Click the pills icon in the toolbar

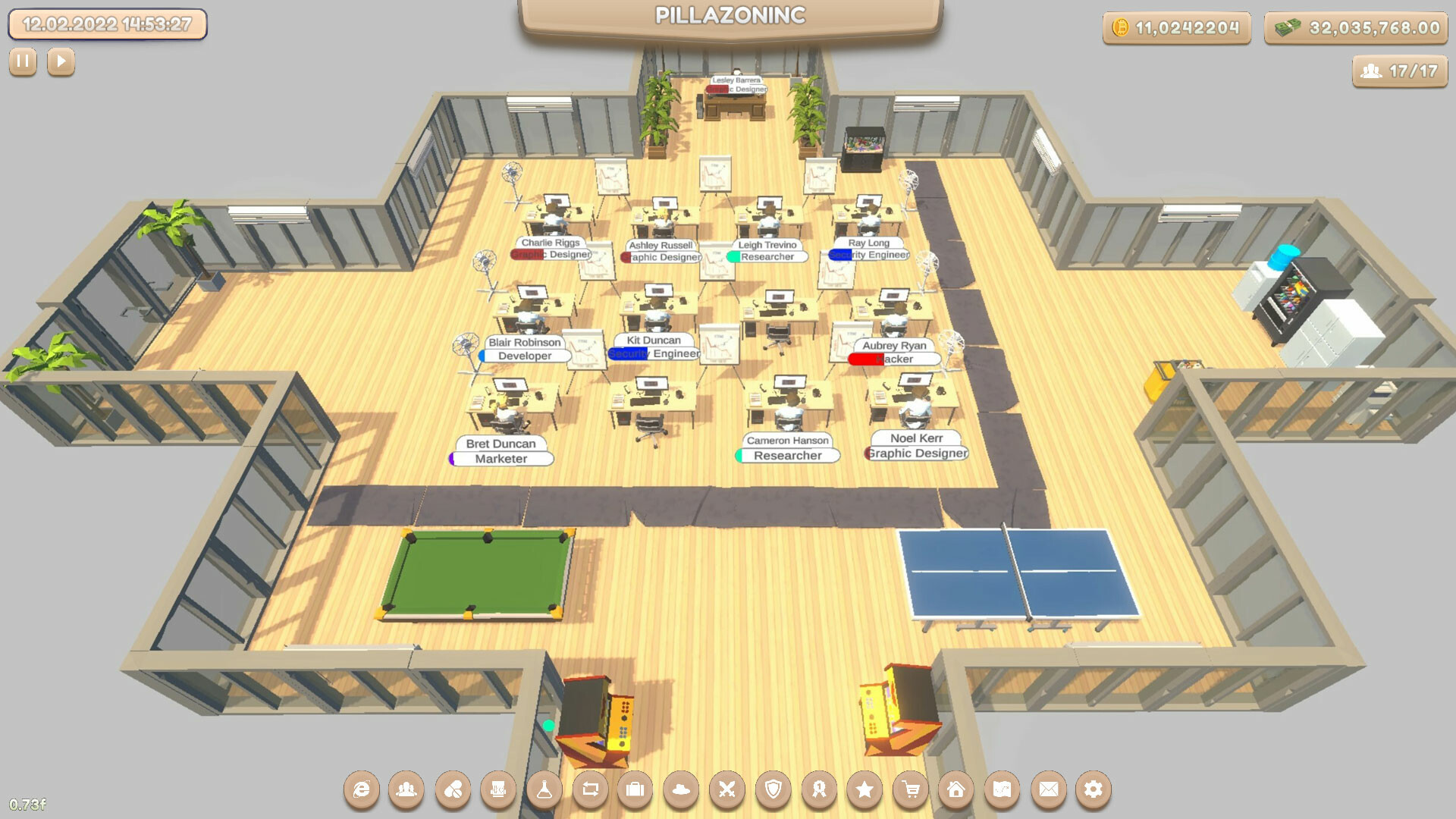point(452,789)
